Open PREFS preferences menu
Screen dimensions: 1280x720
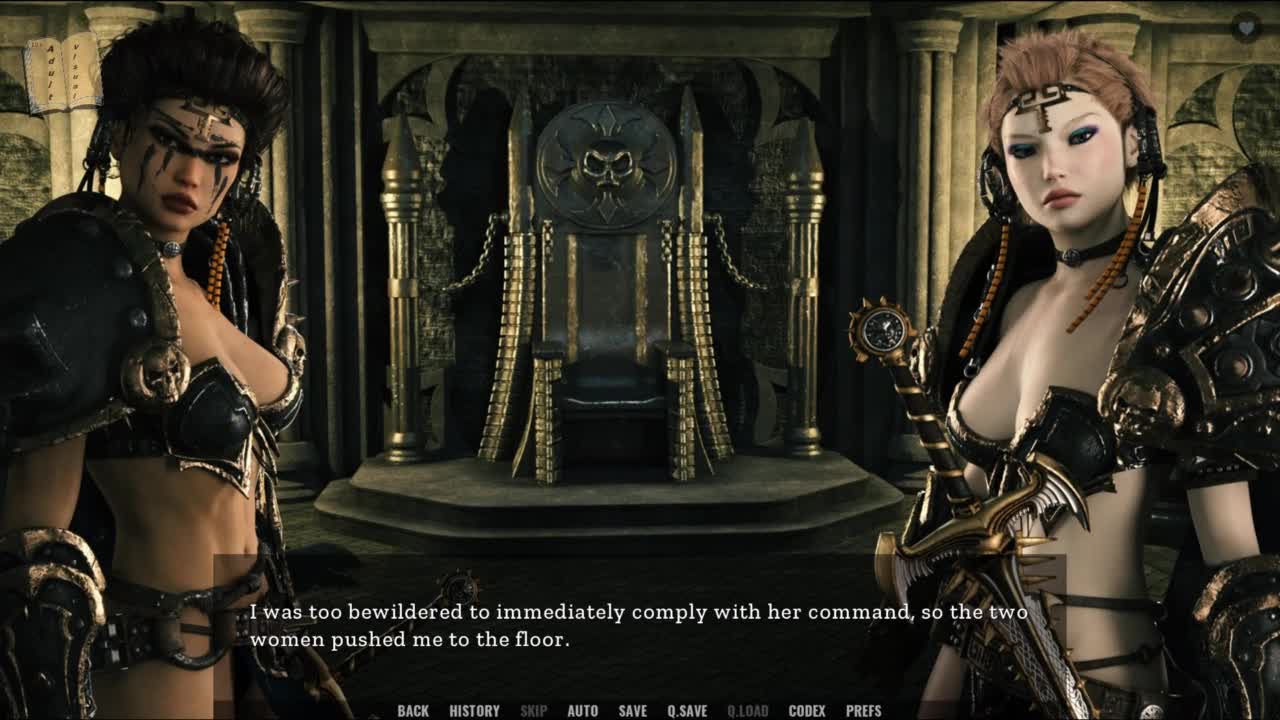[x=863, y=711]
